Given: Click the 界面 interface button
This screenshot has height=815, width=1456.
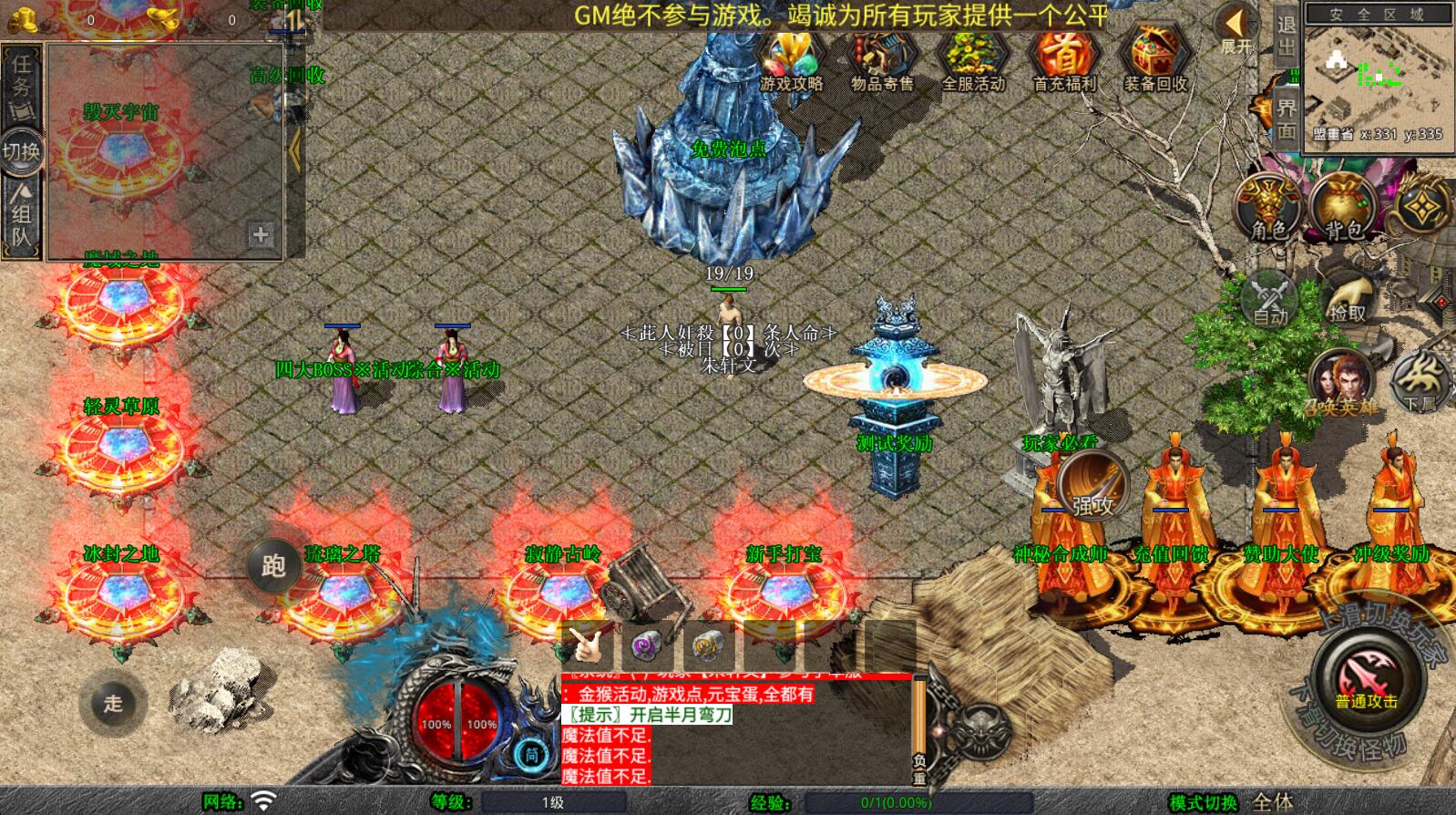Looking at the screenshot, I should (x=1286, y=118).
